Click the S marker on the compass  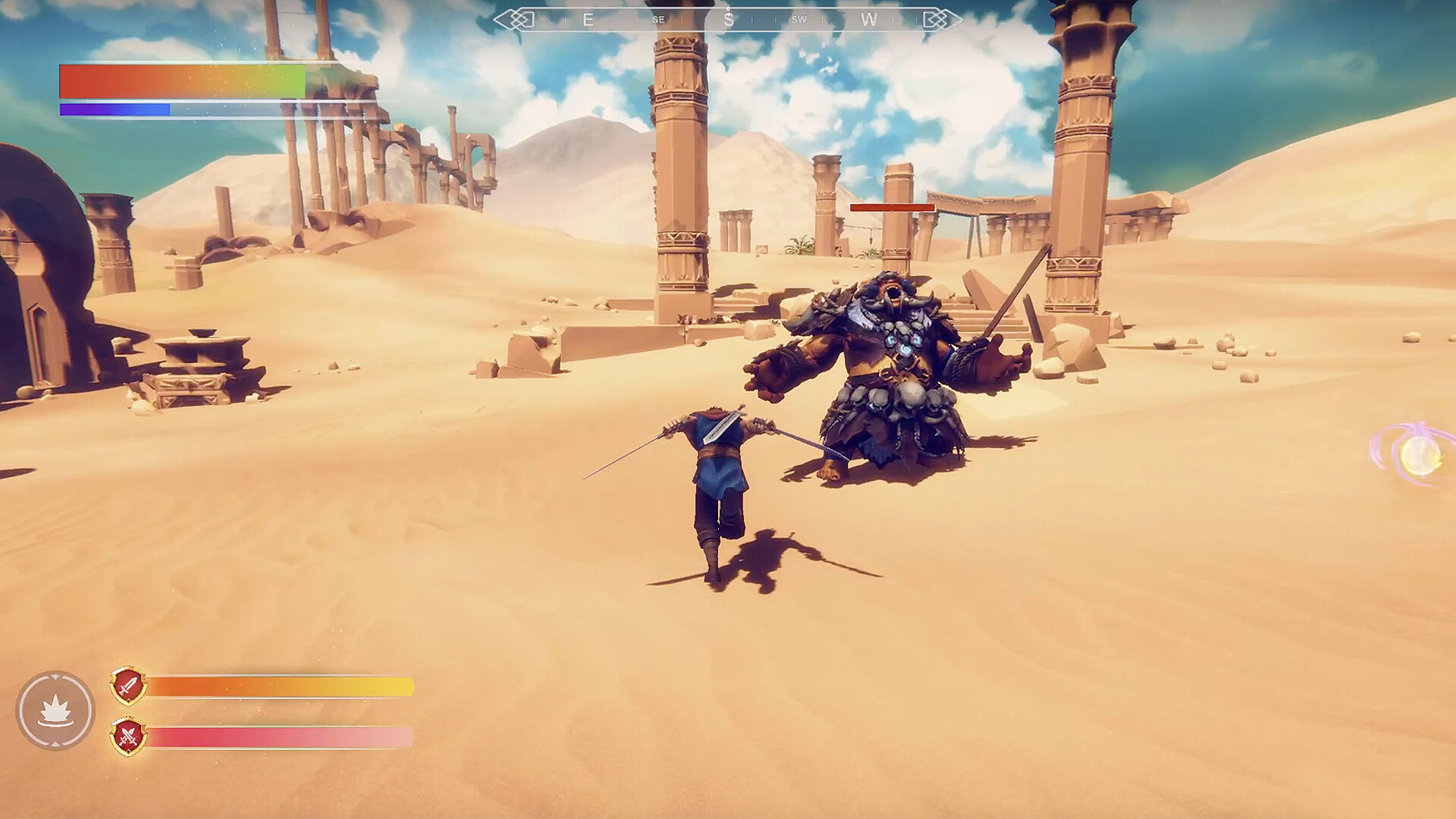pos(728,19)
